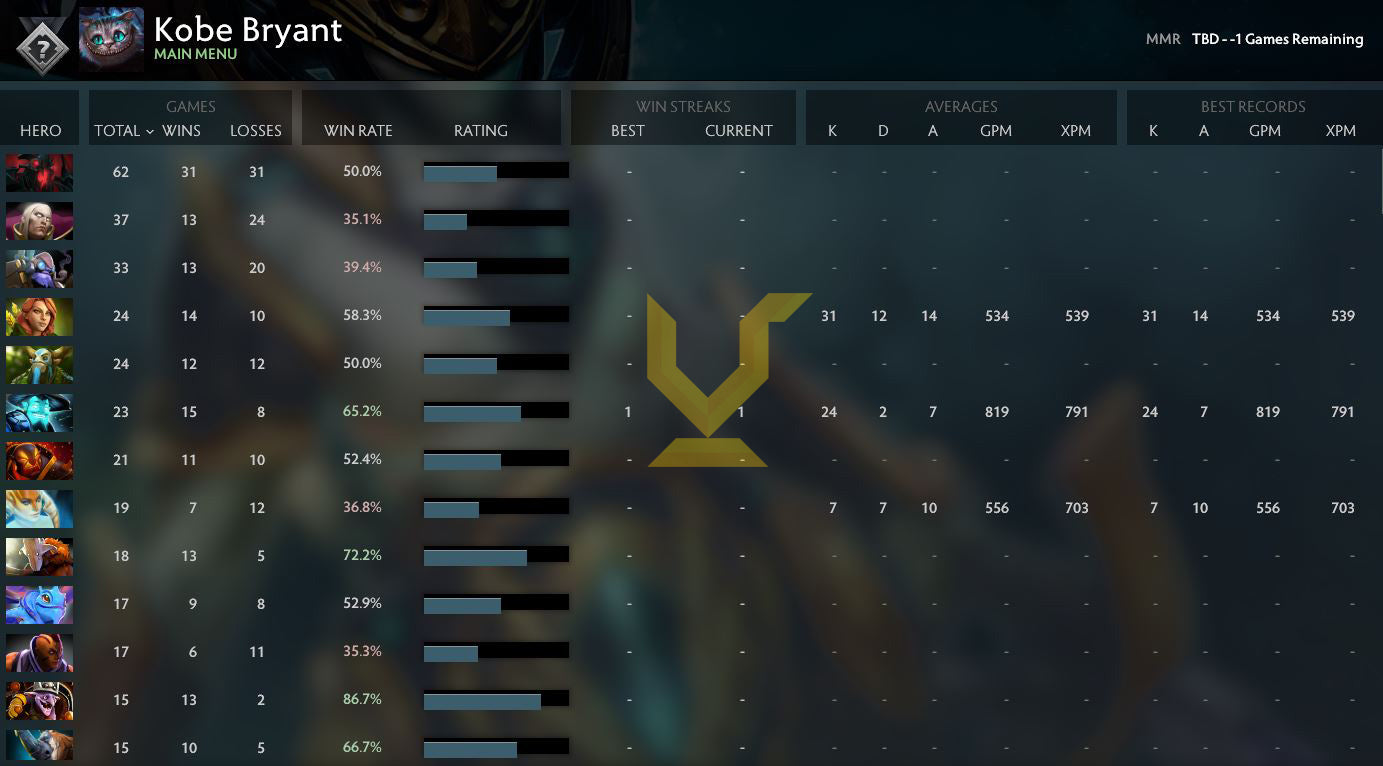Select the Puck hero portrait
1383x766 pixels.
pos(40,603)
